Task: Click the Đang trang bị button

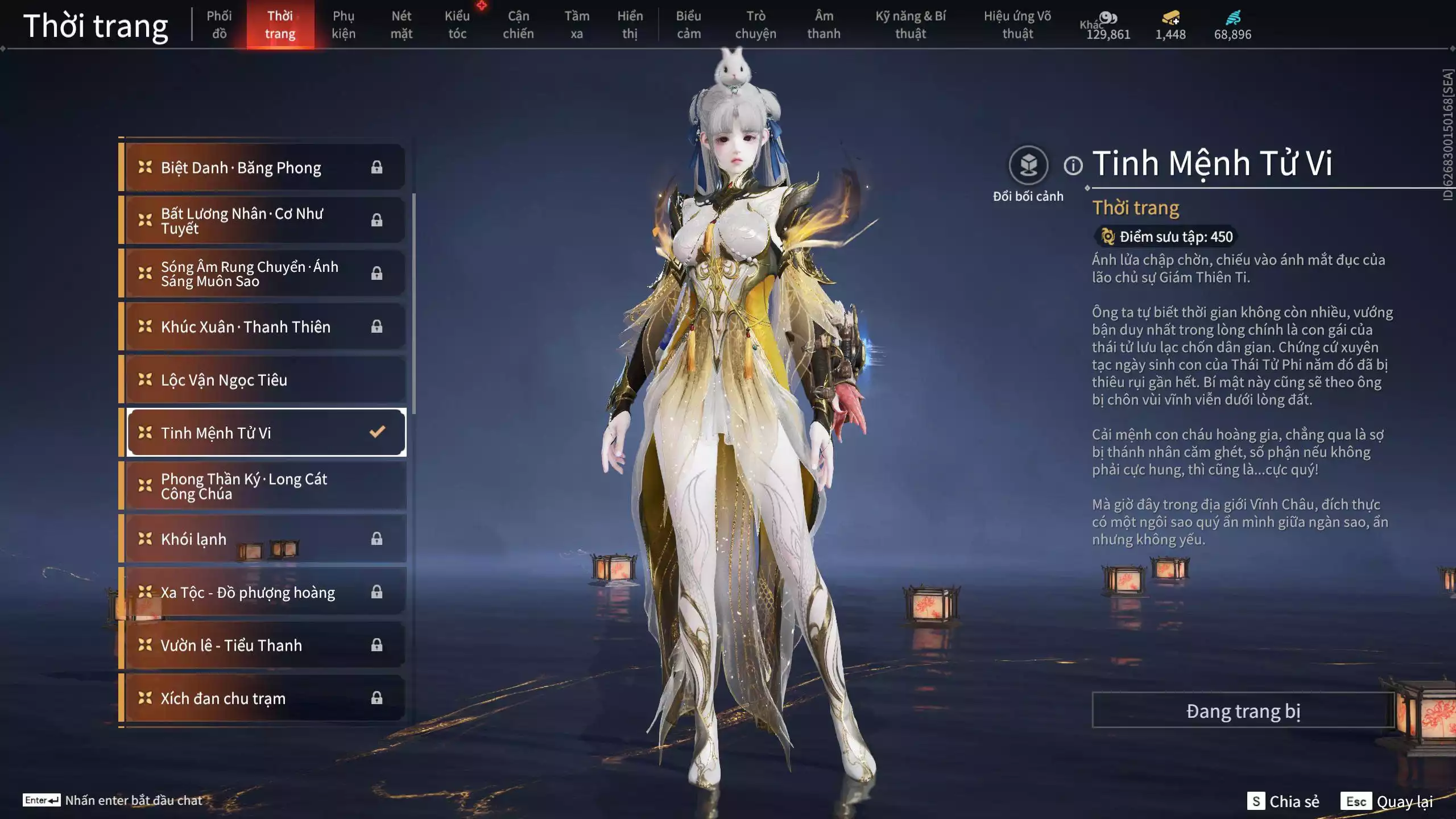Action: click(1243, 710)
